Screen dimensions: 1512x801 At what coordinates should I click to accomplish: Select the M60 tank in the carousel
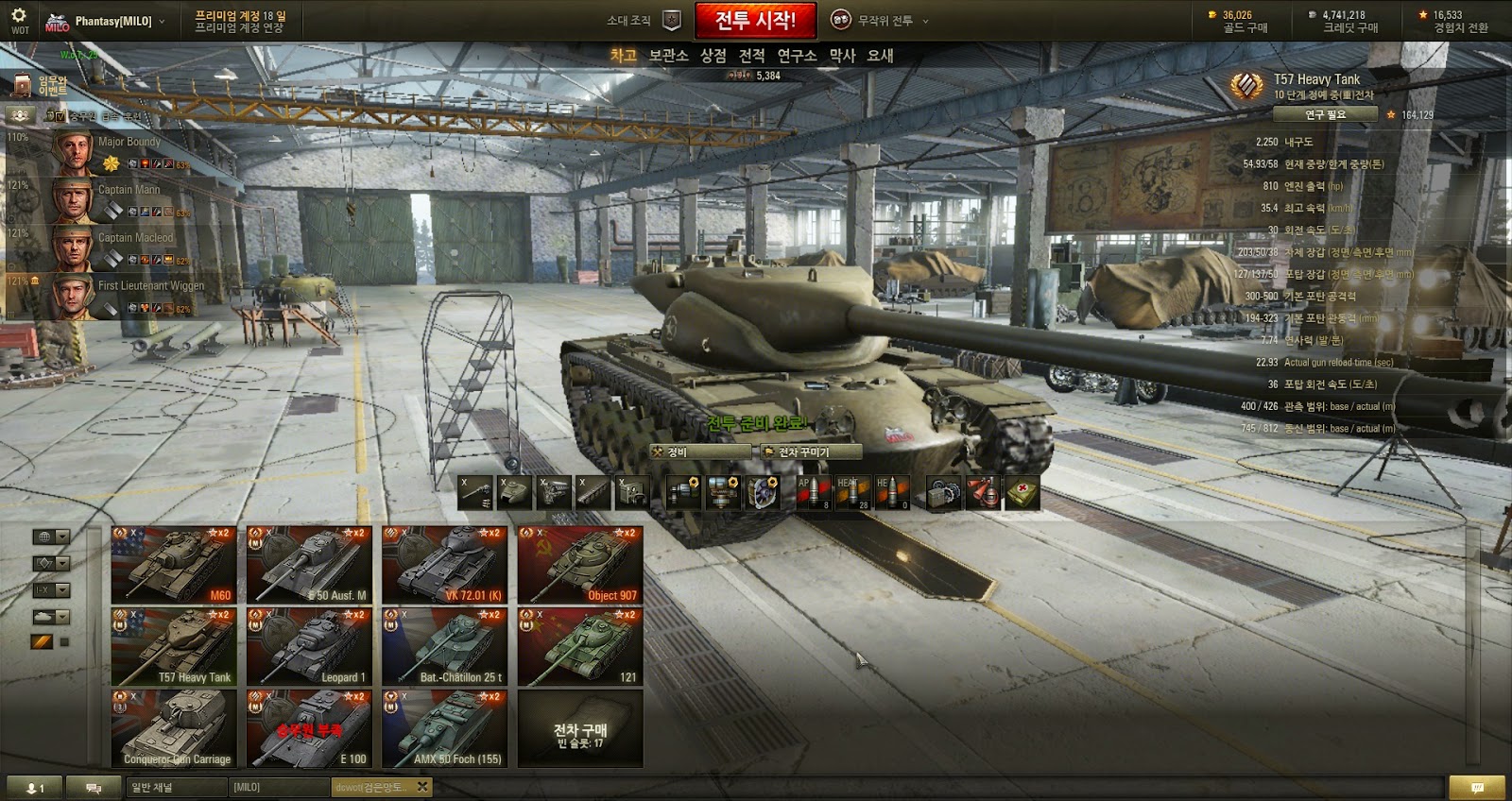click(x=174, y=565)
